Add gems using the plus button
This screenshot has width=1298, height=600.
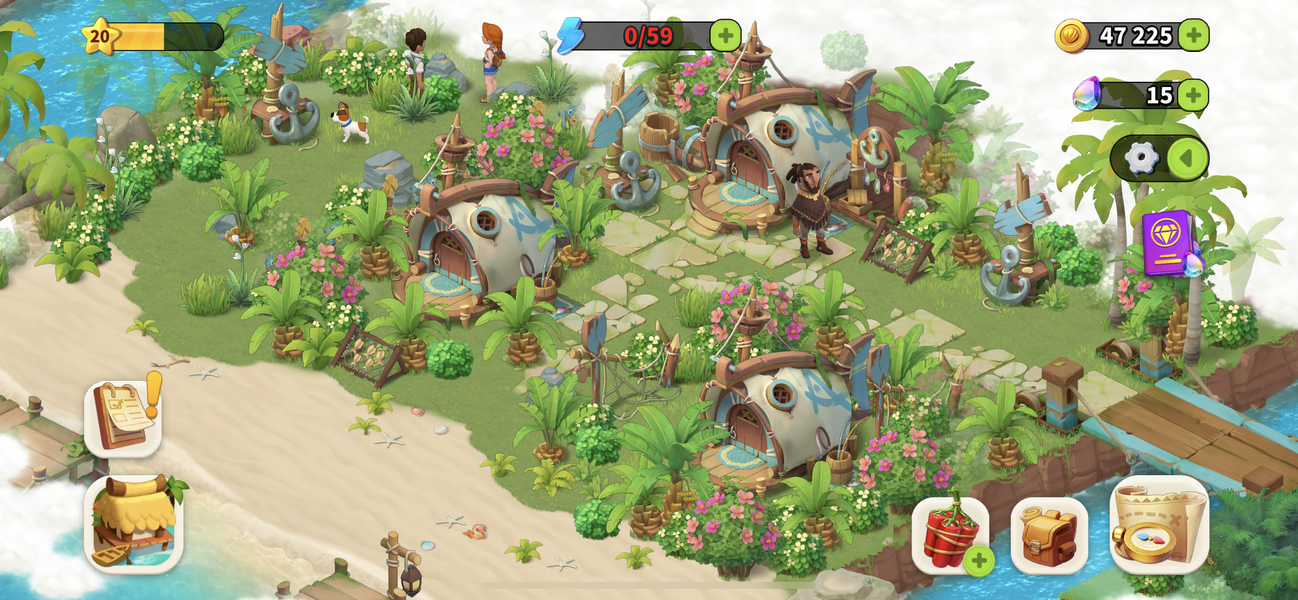click(1192, 96)
